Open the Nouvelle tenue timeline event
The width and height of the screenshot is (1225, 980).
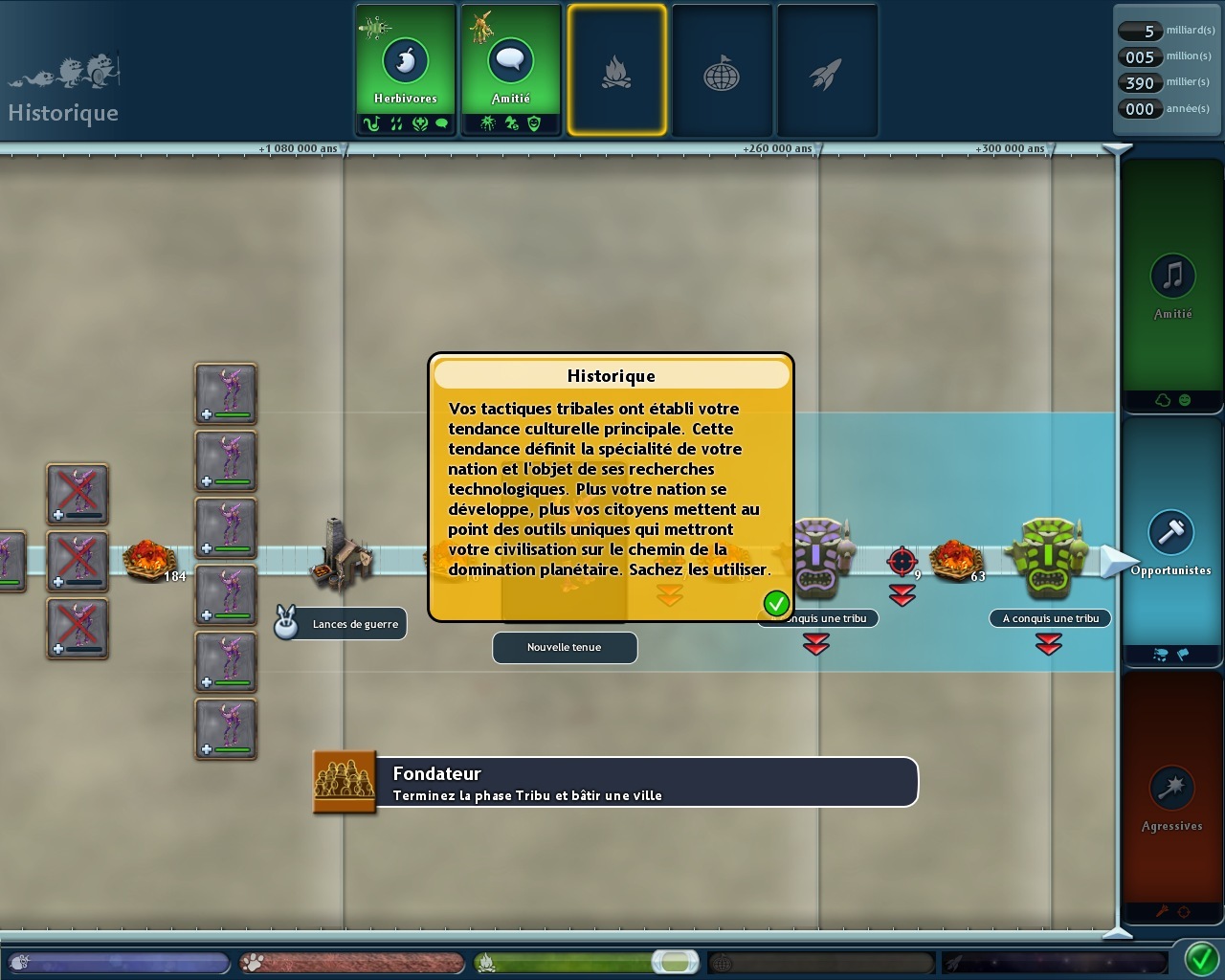tap(565, 647)
